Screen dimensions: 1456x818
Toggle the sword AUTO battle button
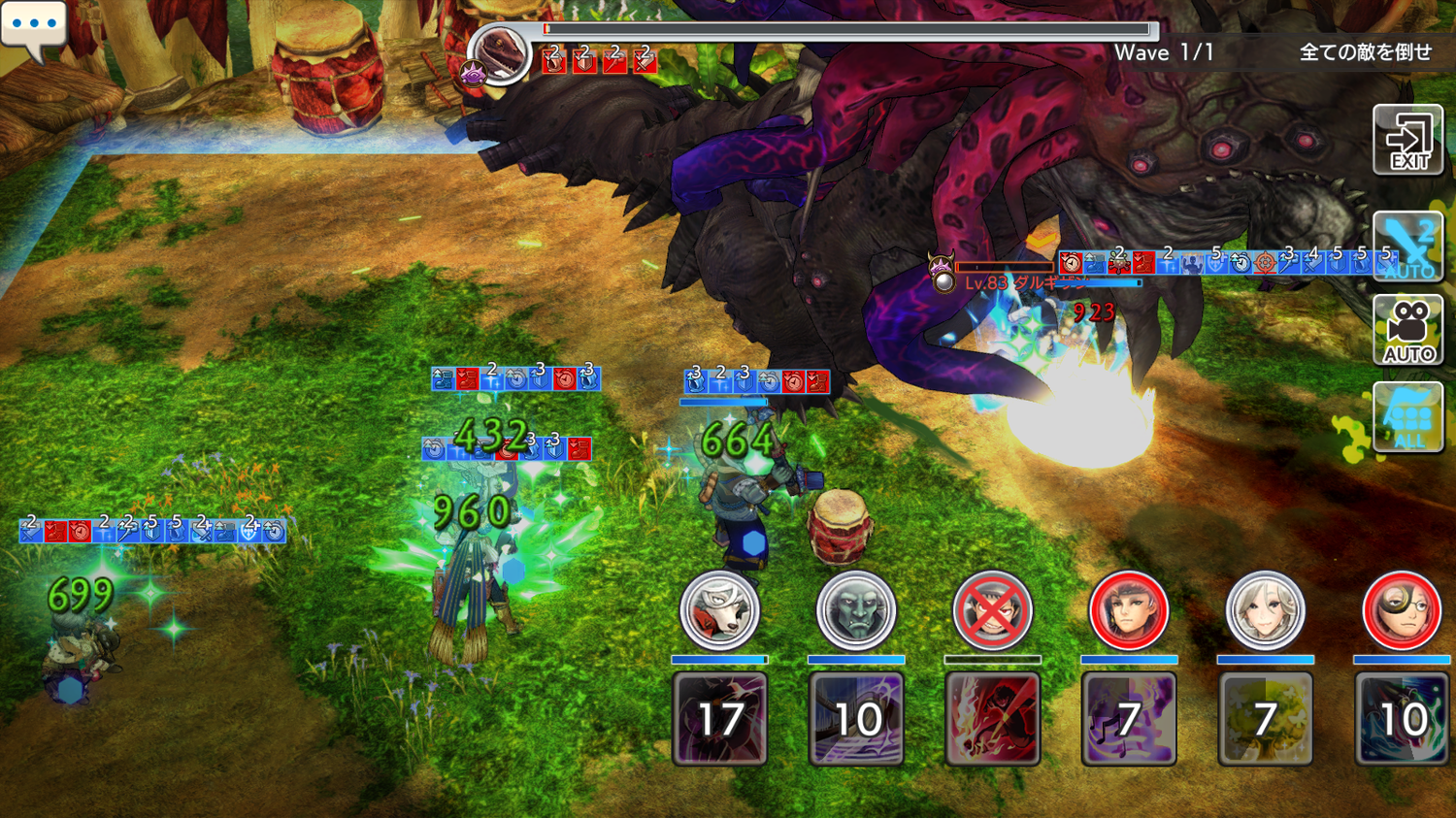(x=1407, y=247)
